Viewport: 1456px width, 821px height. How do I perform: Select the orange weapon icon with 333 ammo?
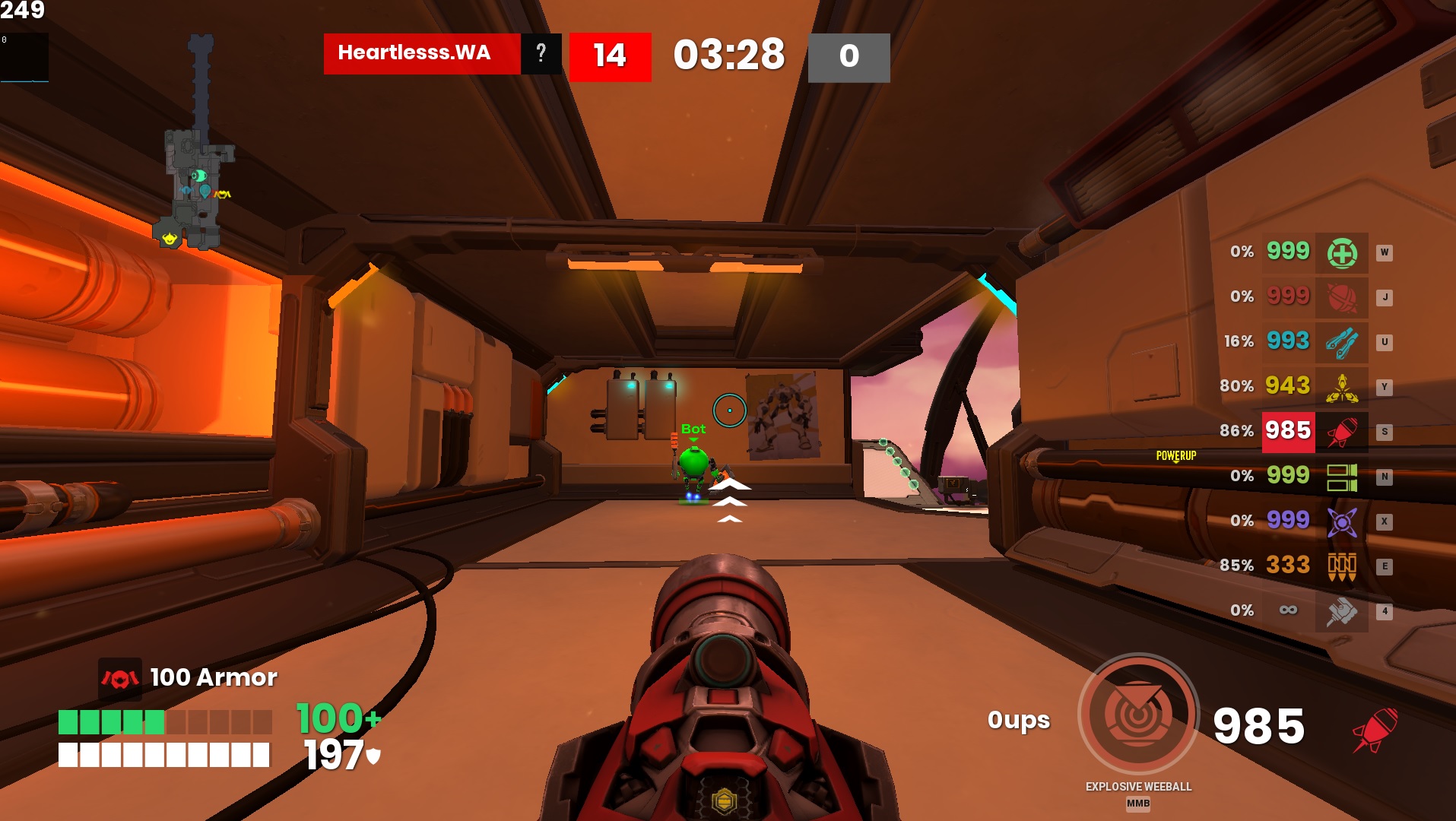1341,566
